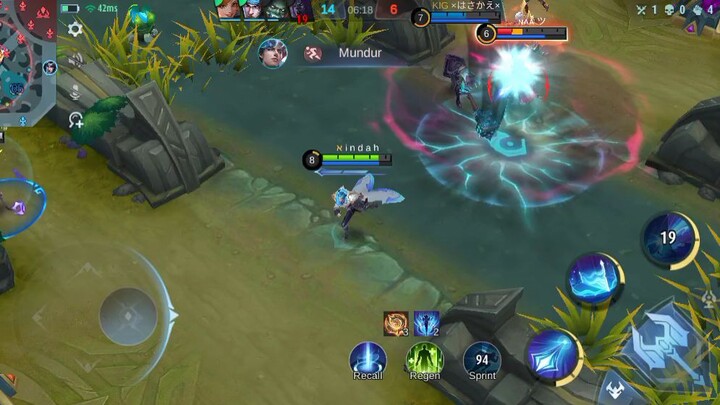The image size is (720, 405).
Task: Cast the skill showing 19 cooldown
Action: pos(669,239)
